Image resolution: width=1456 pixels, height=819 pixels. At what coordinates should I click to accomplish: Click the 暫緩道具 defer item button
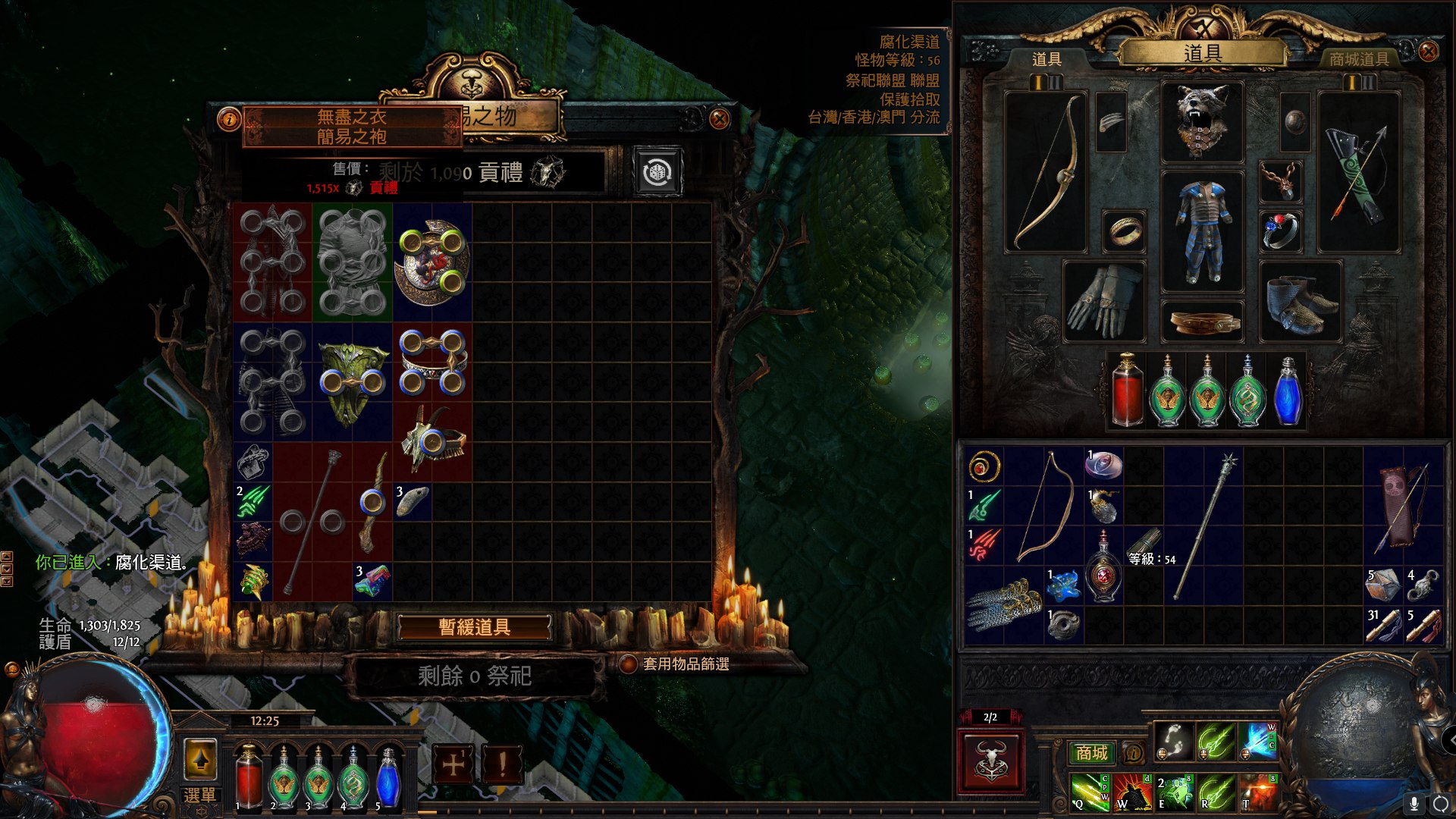474,627
